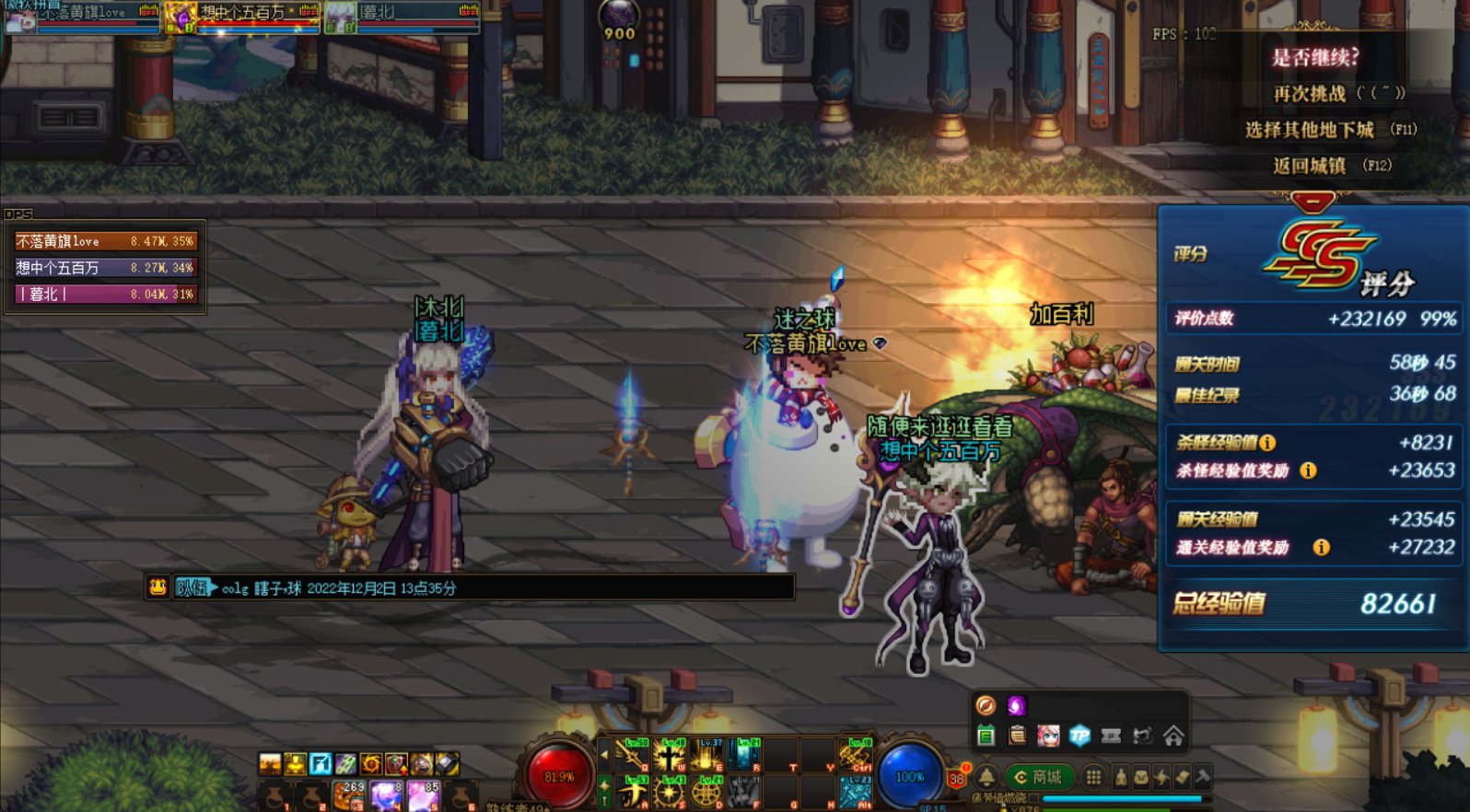Screen dimensions: 1470x812
Task: Click the bell notification icon
Action: (x=986, y=776)
